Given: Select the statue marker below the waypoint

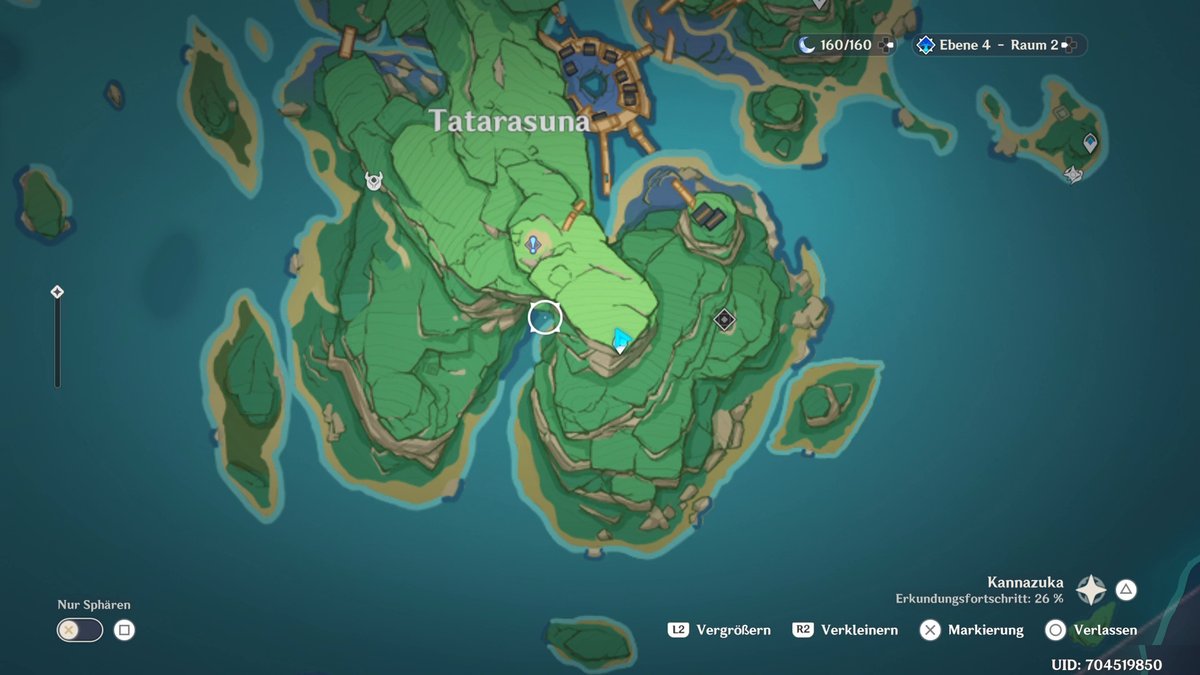Looking at the screenshot, I should [1074, 175].
